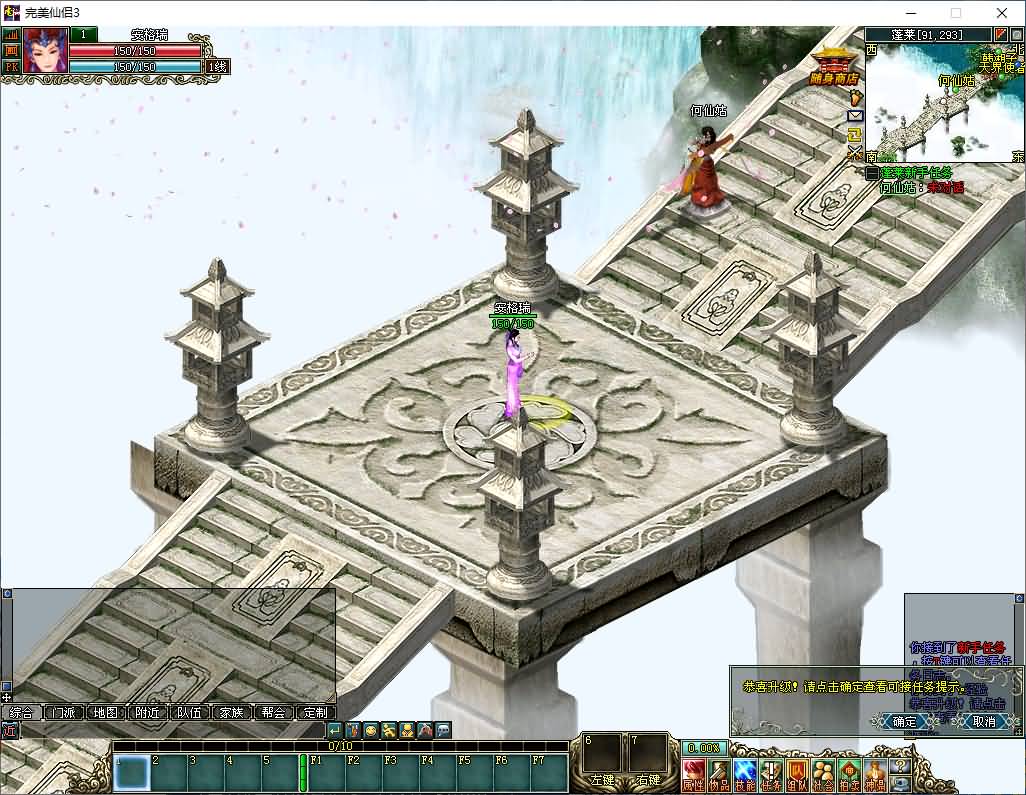1026x795 pixels.
Task: Confirm the level-up prompt with 确定
Action: coord(903,721)
